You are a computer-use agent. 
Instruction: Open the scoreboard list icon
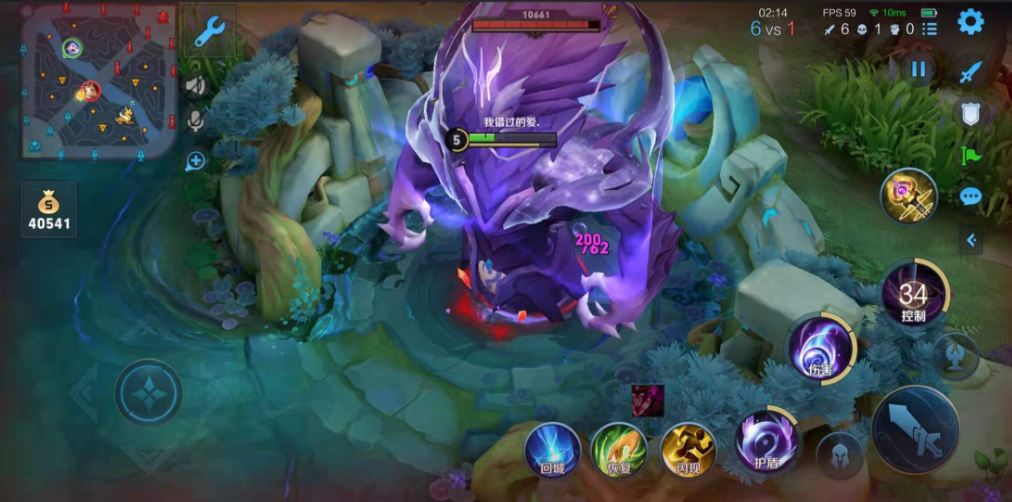click(x=930, y=30)
